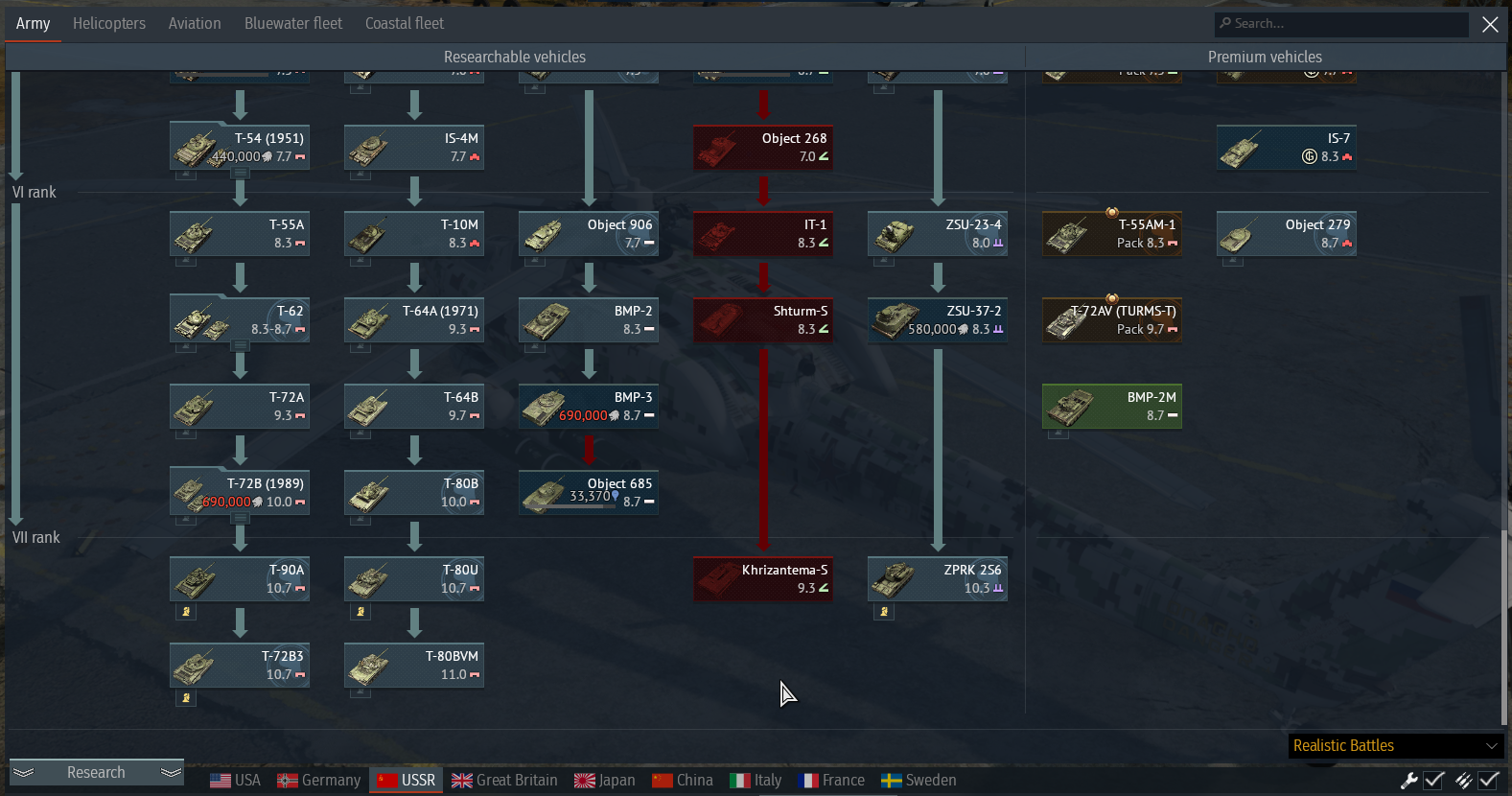
Task: Open the Realistic Battles game mode dropdown
Action: coord(1396,745)
